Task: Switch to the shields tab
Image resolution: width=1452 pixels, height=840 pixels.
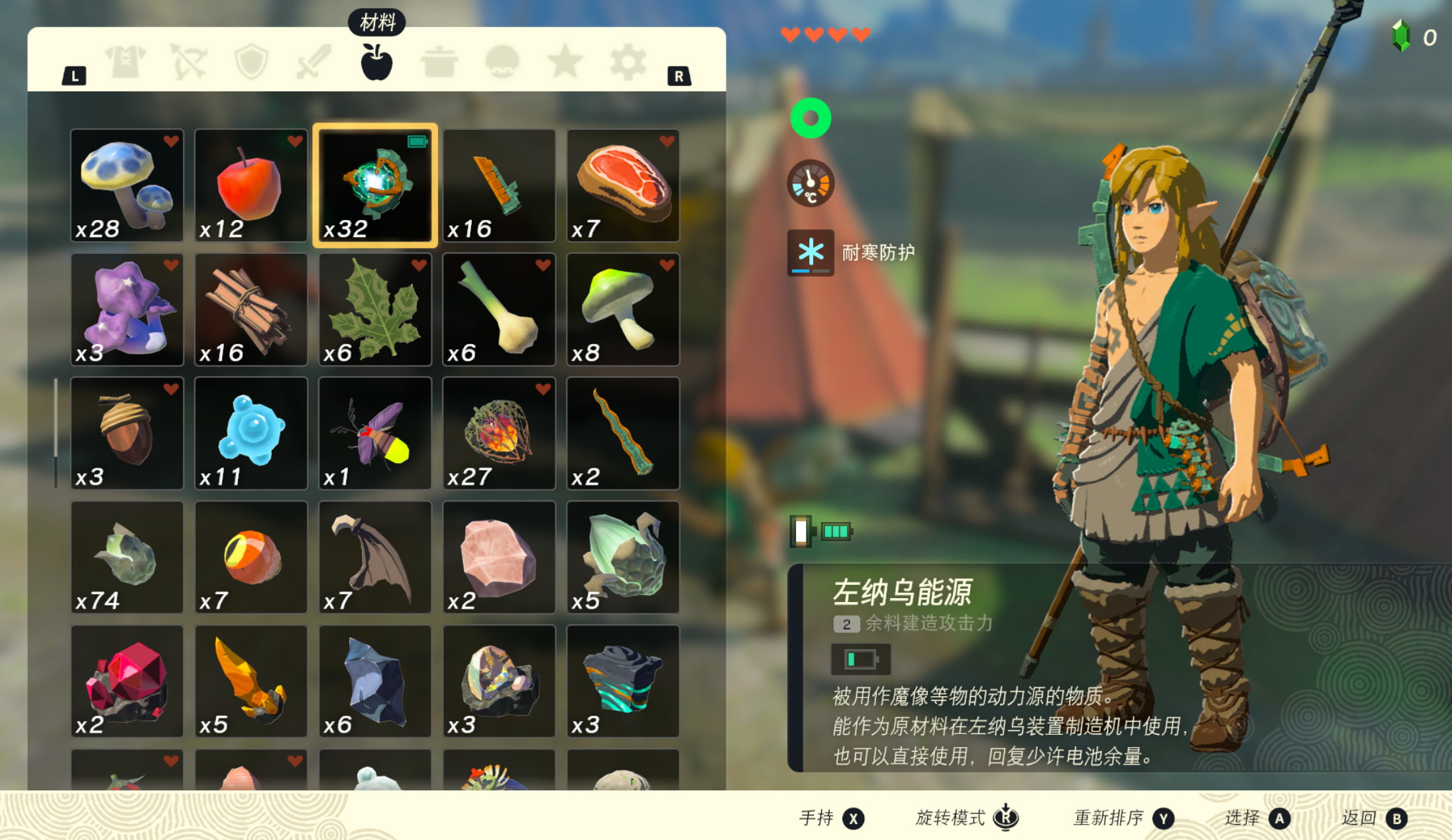Action: pyautogui.click(x=251, y=62)
